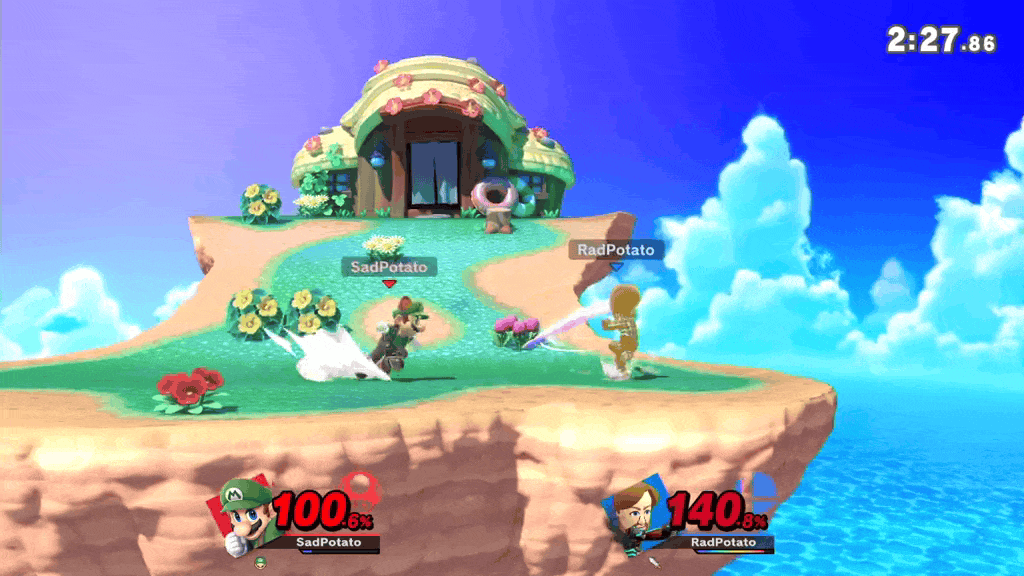Viewport: 1024px width, 576px height.
Task: Click the RadPotato tag above the Mii
Action: pyautogui.click(x=616, y=250)
